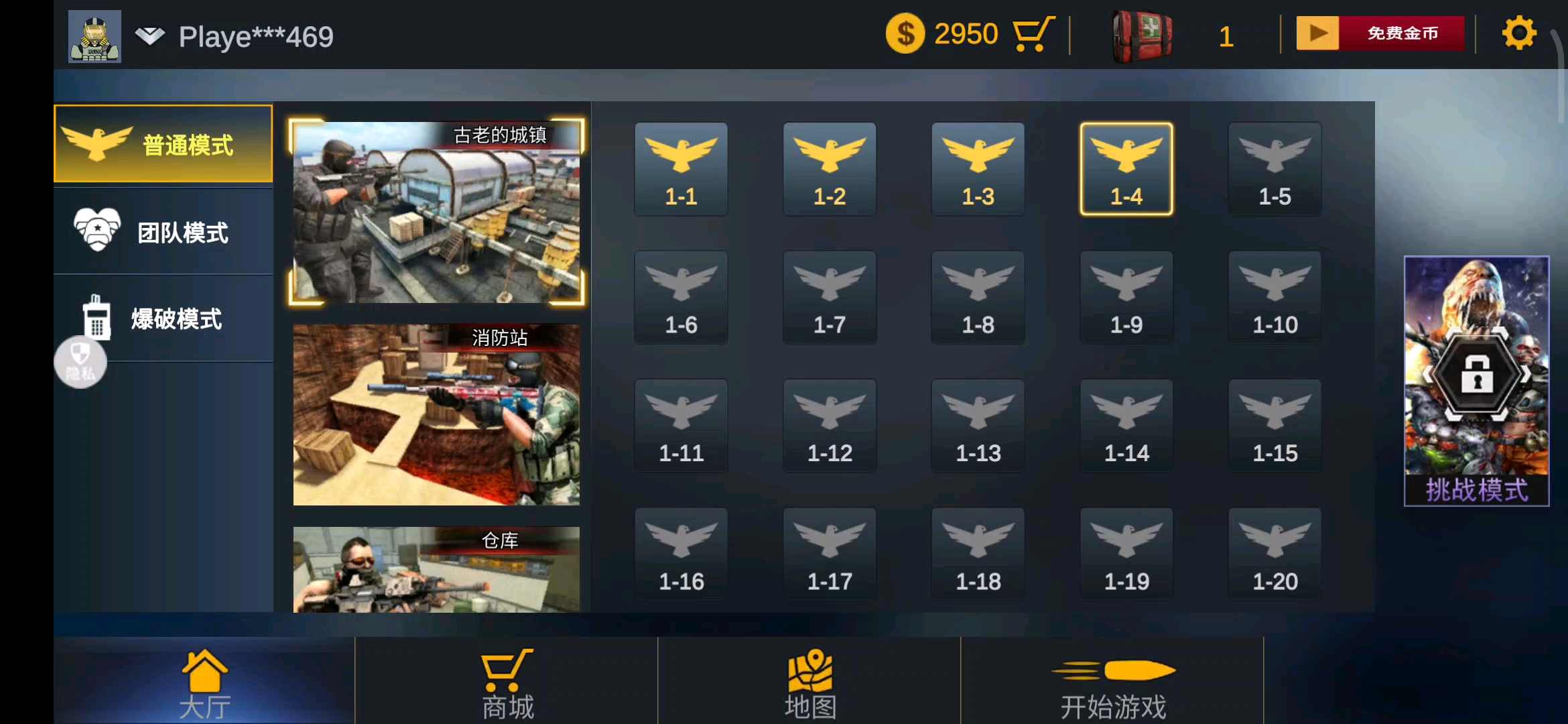Click the highlighted level 1-4
1568x724 pixels.
[x=1126, y=169]
